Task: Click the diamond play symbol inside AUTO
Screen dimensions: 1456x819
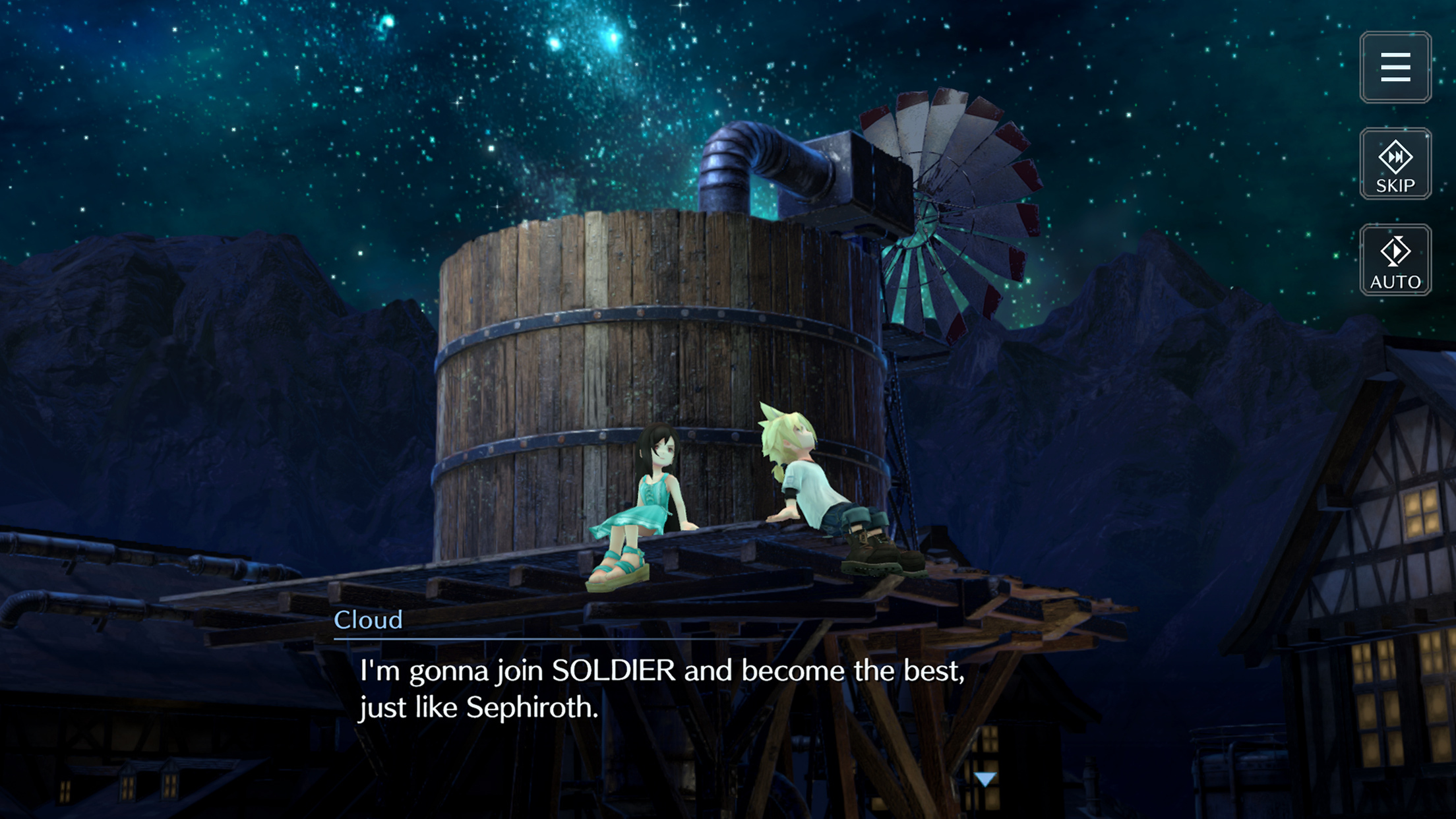Action: (1395, 253)
